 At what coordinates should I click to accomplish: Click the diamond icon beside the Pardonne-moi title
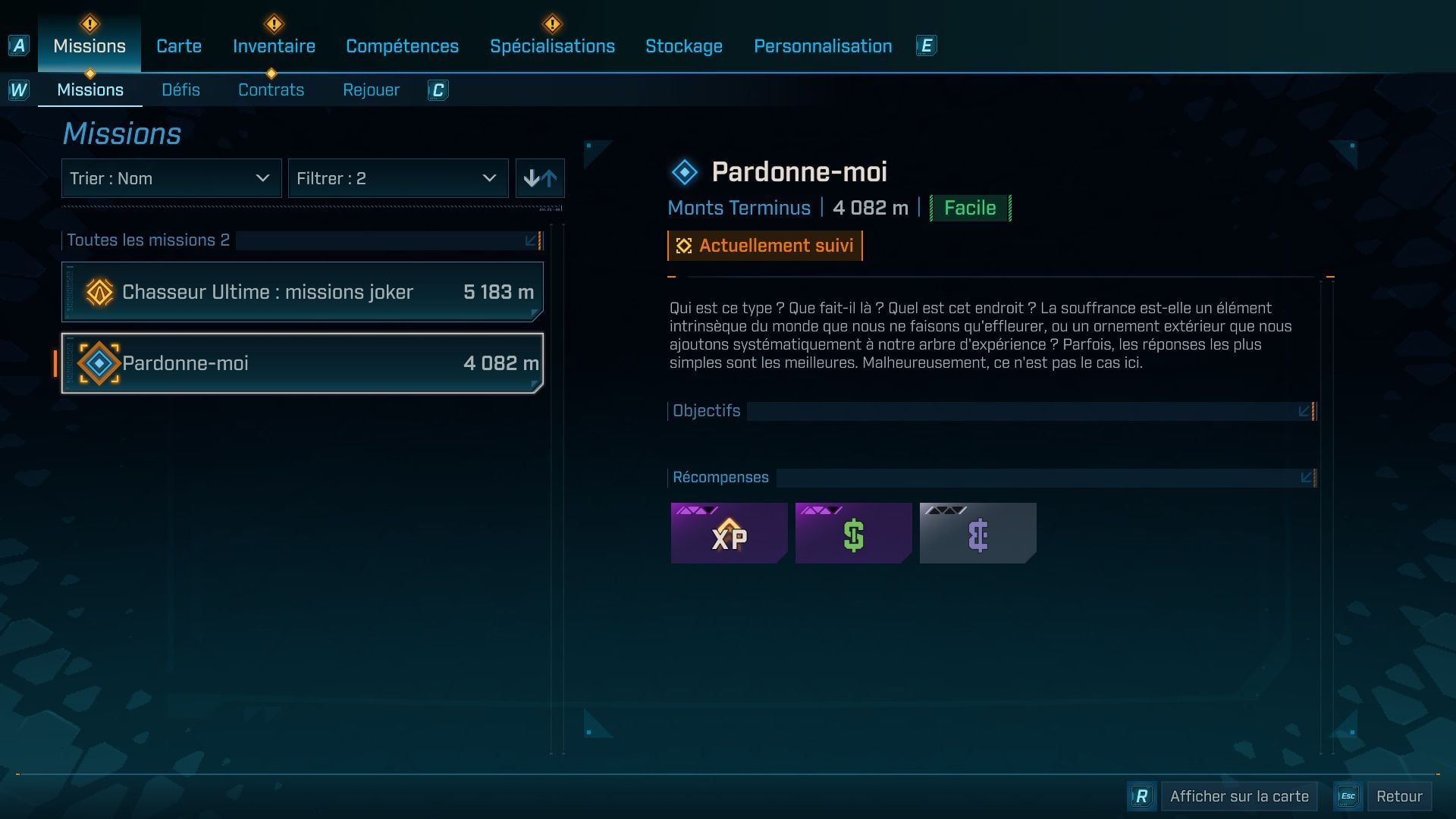685,171
